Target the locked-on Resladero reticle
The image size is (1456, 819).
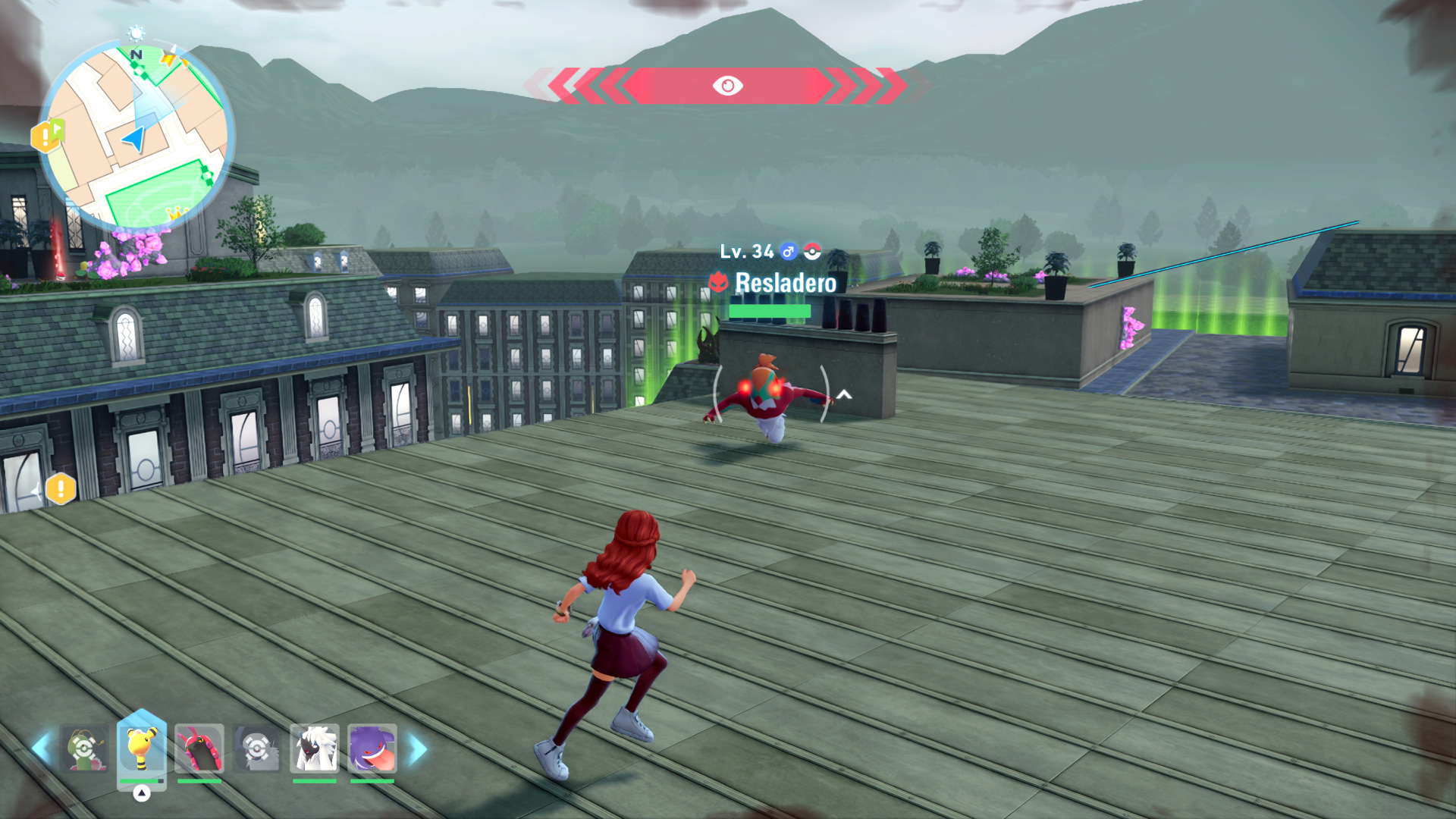[x=770, y=394]
